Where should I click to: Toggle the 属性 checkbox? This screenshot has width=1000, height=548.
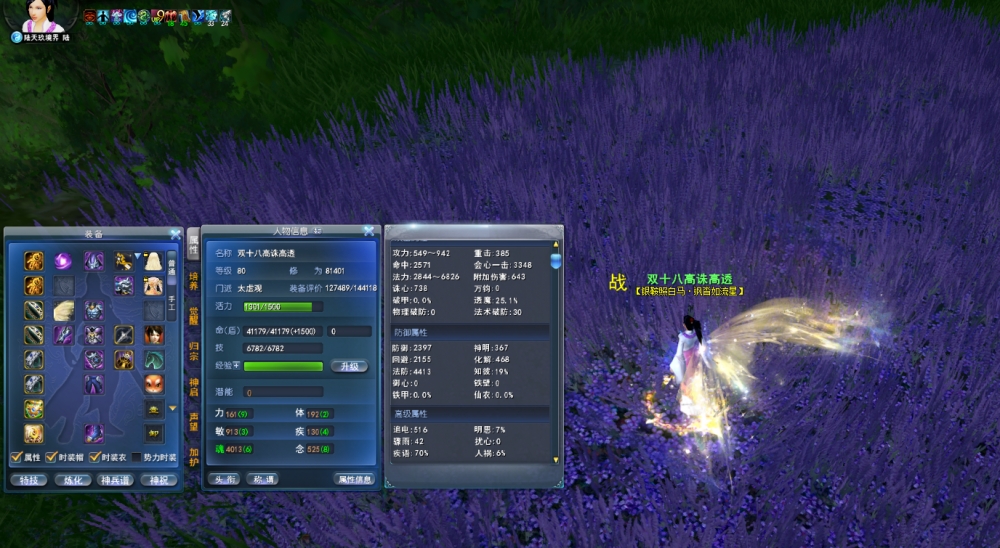(15, 457)
